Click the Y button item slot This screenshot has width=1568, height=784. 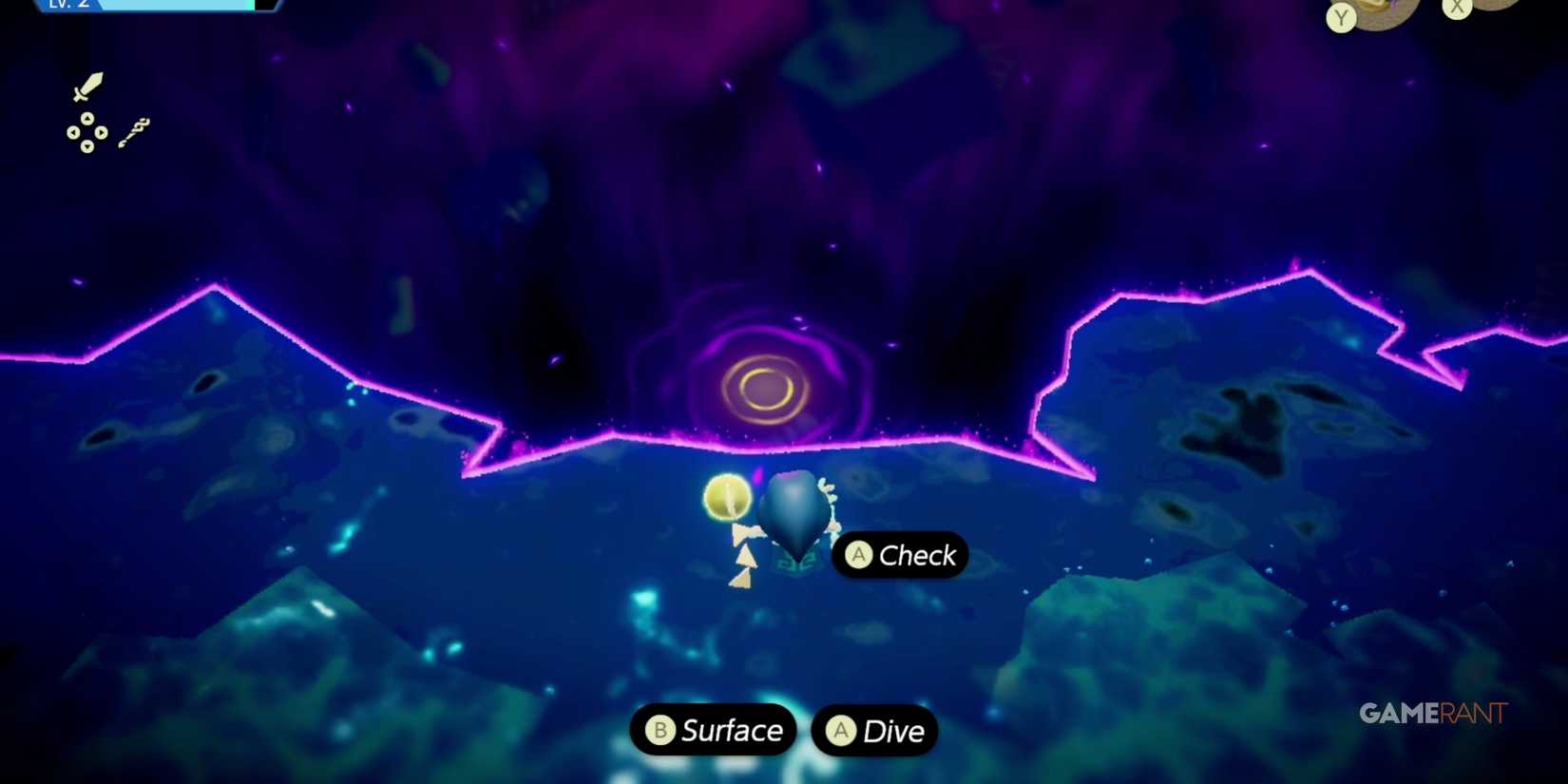(1368, 14)
